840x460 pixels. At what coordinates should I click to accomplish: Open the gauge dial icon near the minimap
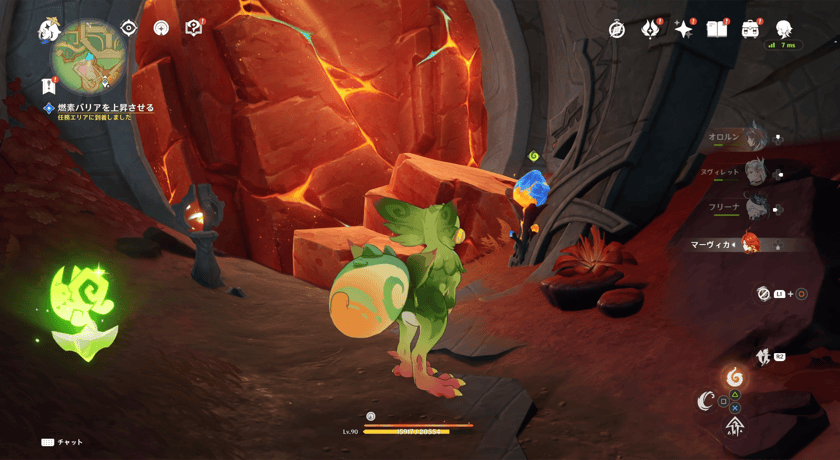coord(161,28)
